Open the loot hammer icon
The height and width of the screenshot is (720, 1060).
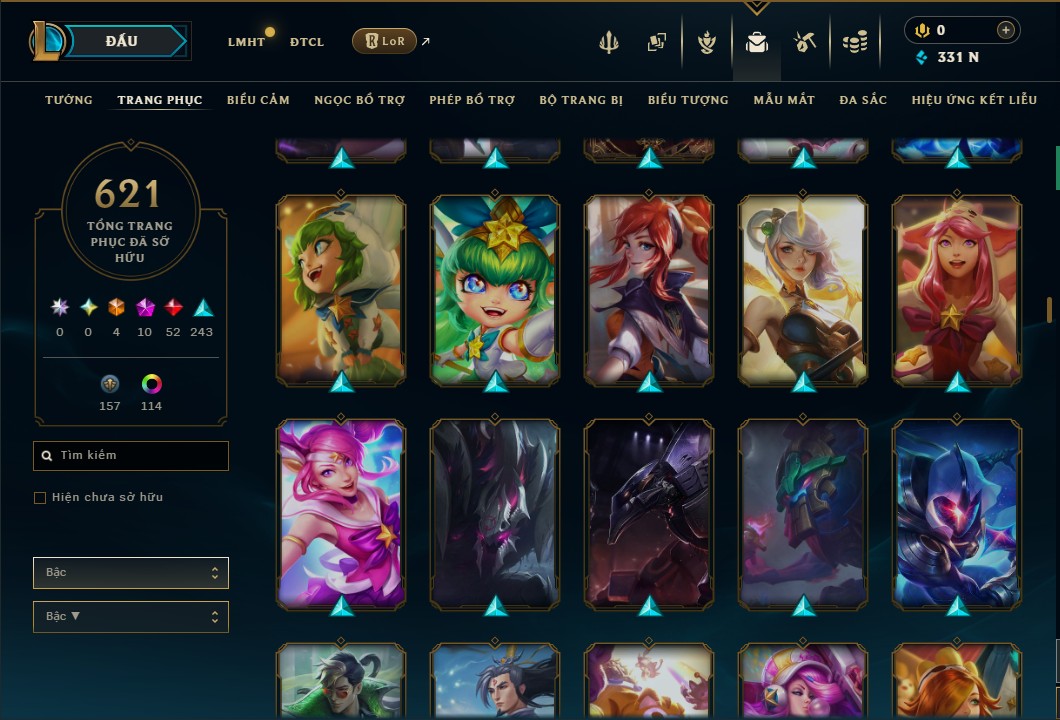point(805,42)
